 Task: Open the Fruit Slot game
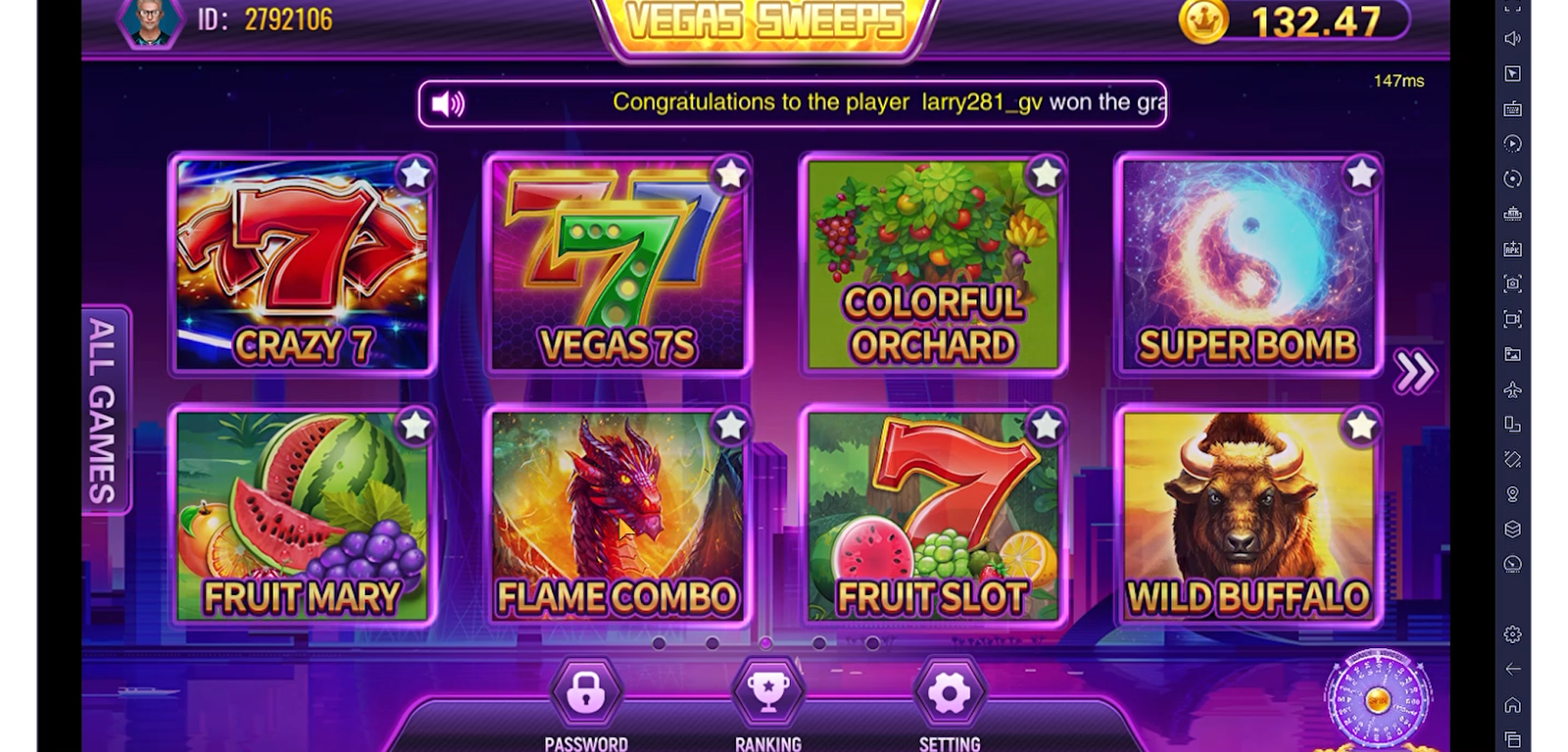coord(933,517)
